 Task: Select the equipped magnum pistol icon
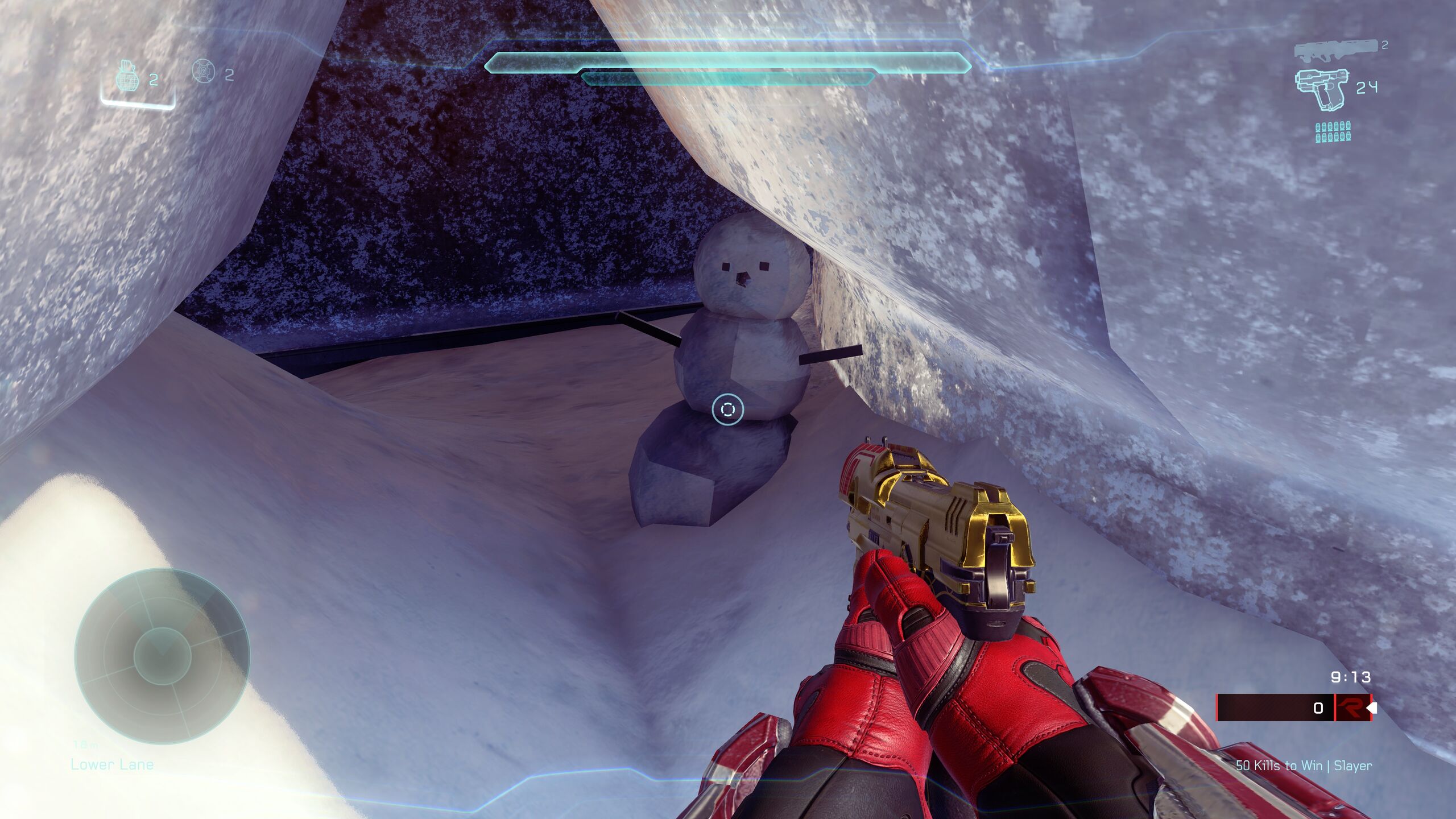[1321, 88]
